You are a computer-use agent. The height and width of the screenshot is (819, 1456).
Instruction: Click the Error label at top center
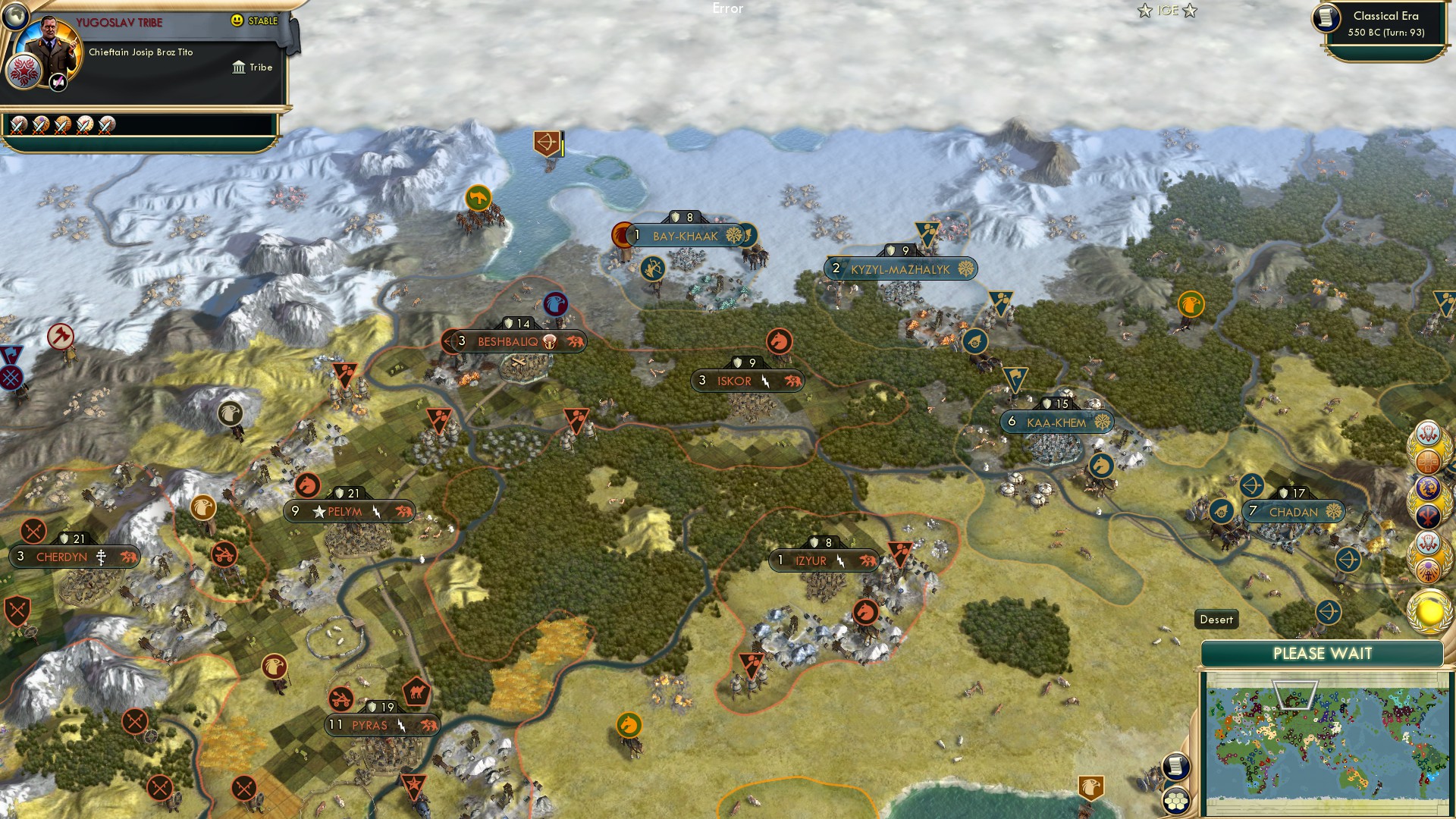[x=727, y=9]
